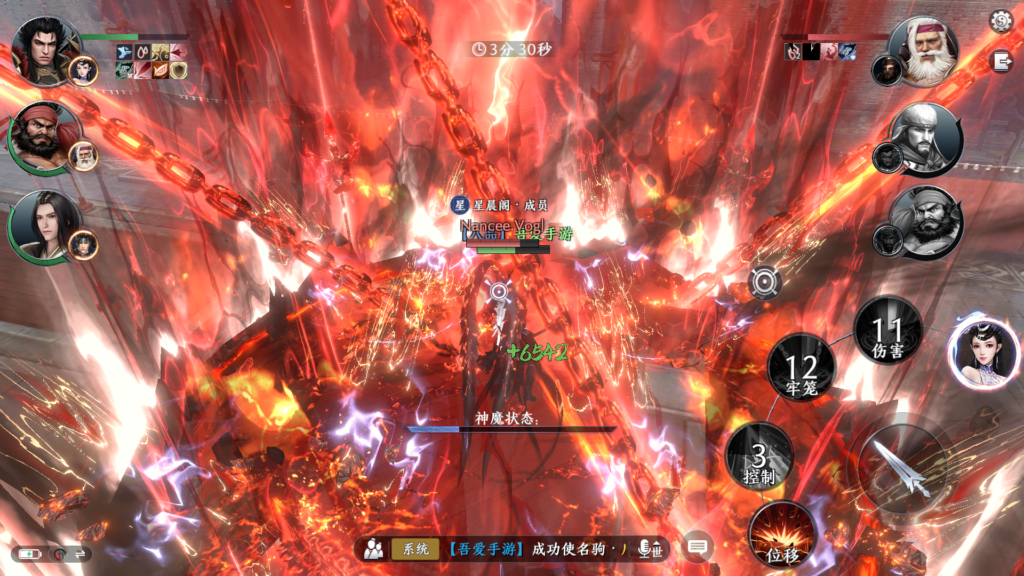Target the white-bearded enemy hero portrait
This screenshot has width=1024, height=576.
pyautogui.click(x=922, y=51)
